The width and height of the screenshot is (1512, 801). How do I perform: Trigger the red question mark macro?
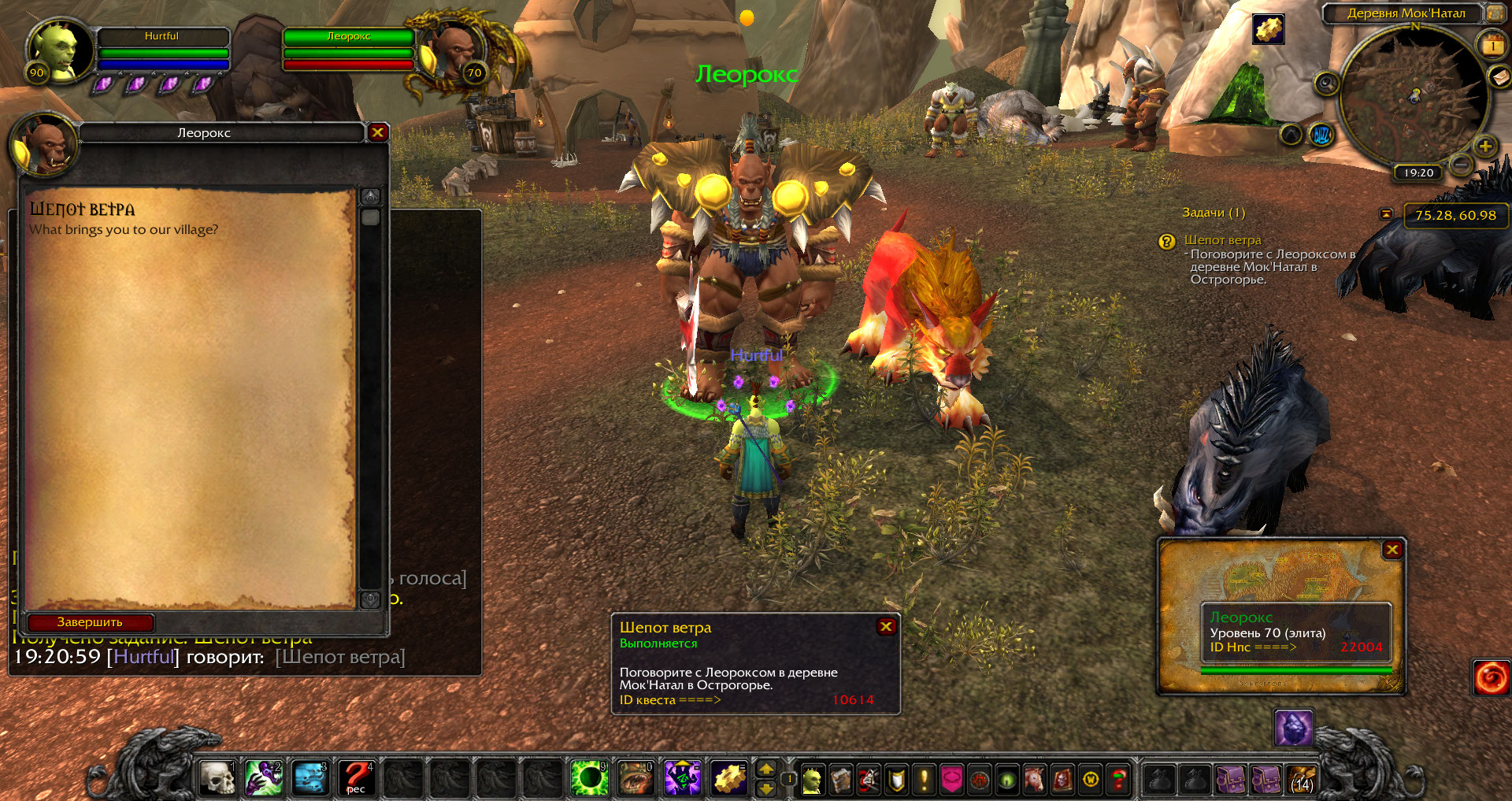pos(357,778)
